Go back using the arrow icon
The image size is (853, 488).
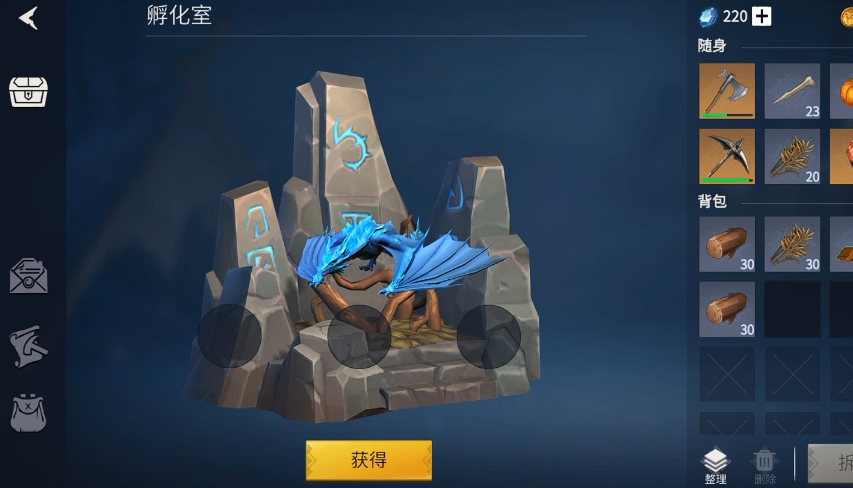28,18
